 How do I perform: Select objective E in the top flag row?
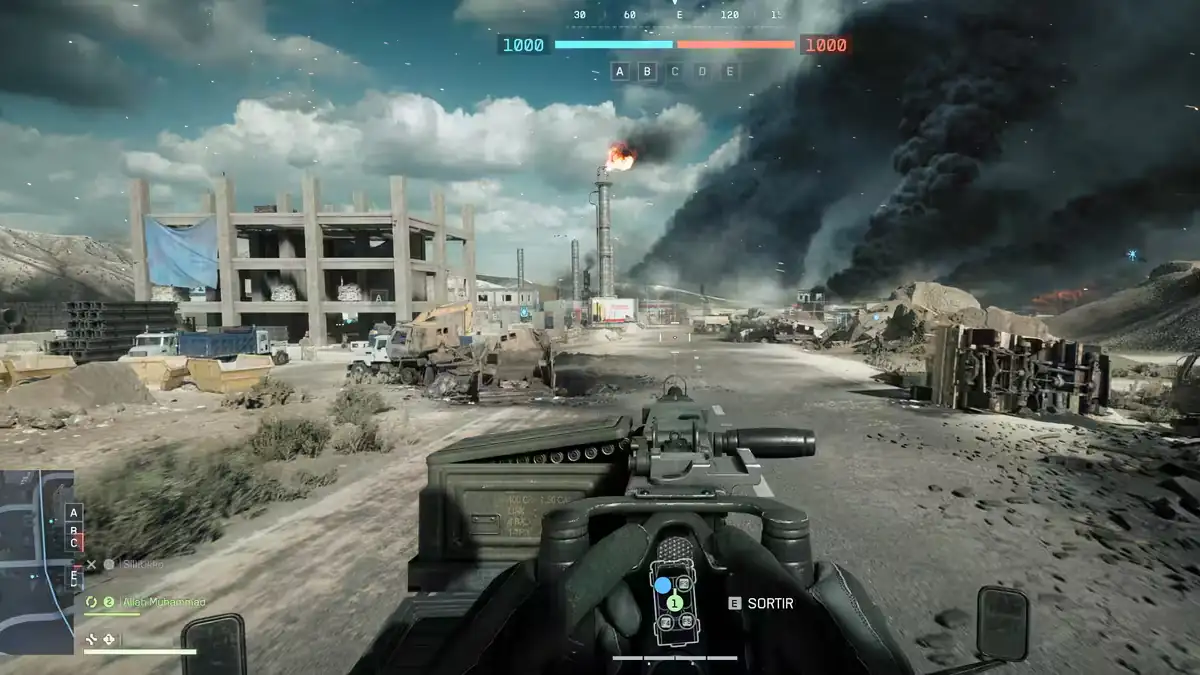click(730, 71)
